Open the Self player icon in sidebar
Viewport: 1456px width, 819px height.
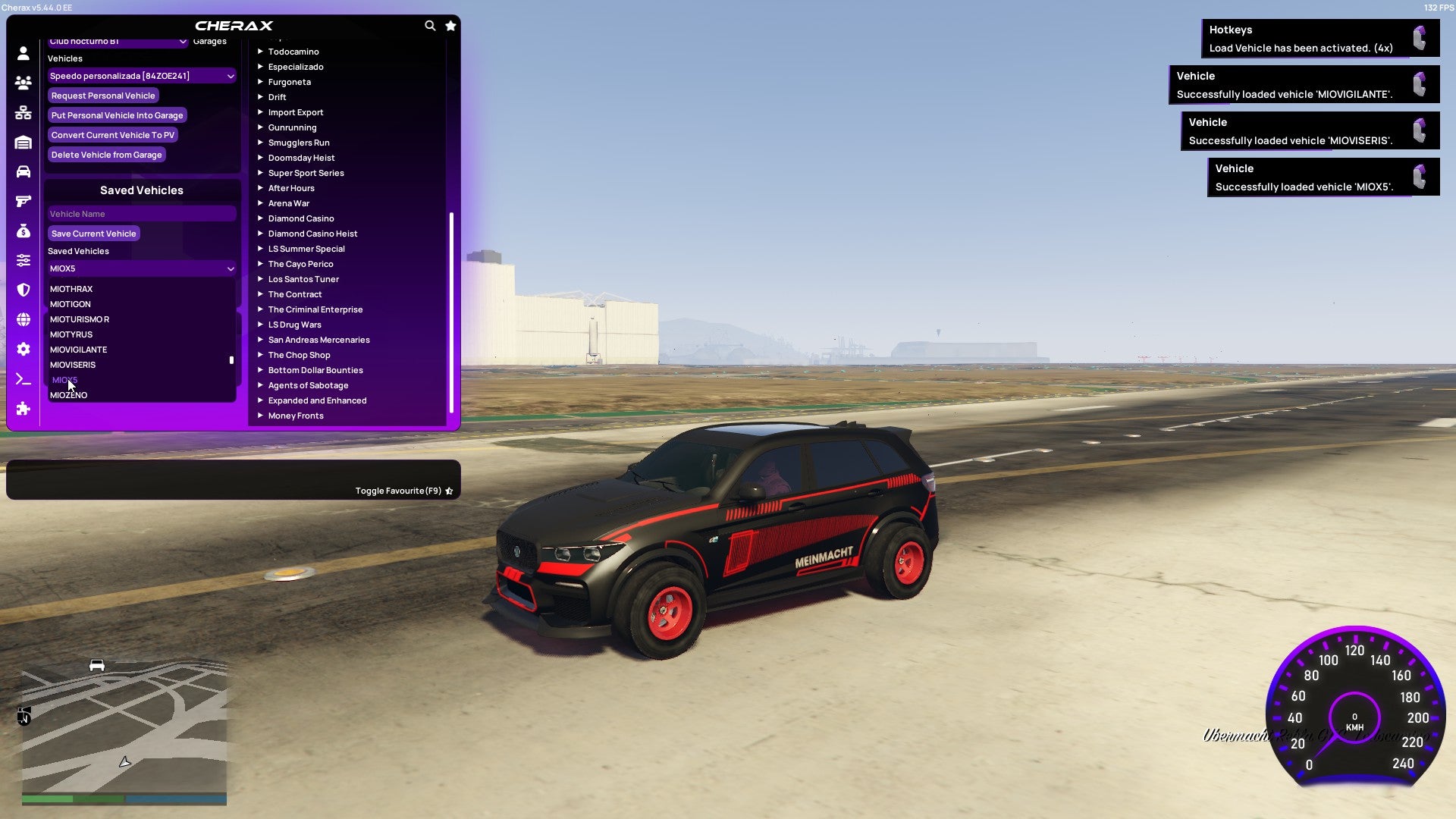(x=23, y=53)
